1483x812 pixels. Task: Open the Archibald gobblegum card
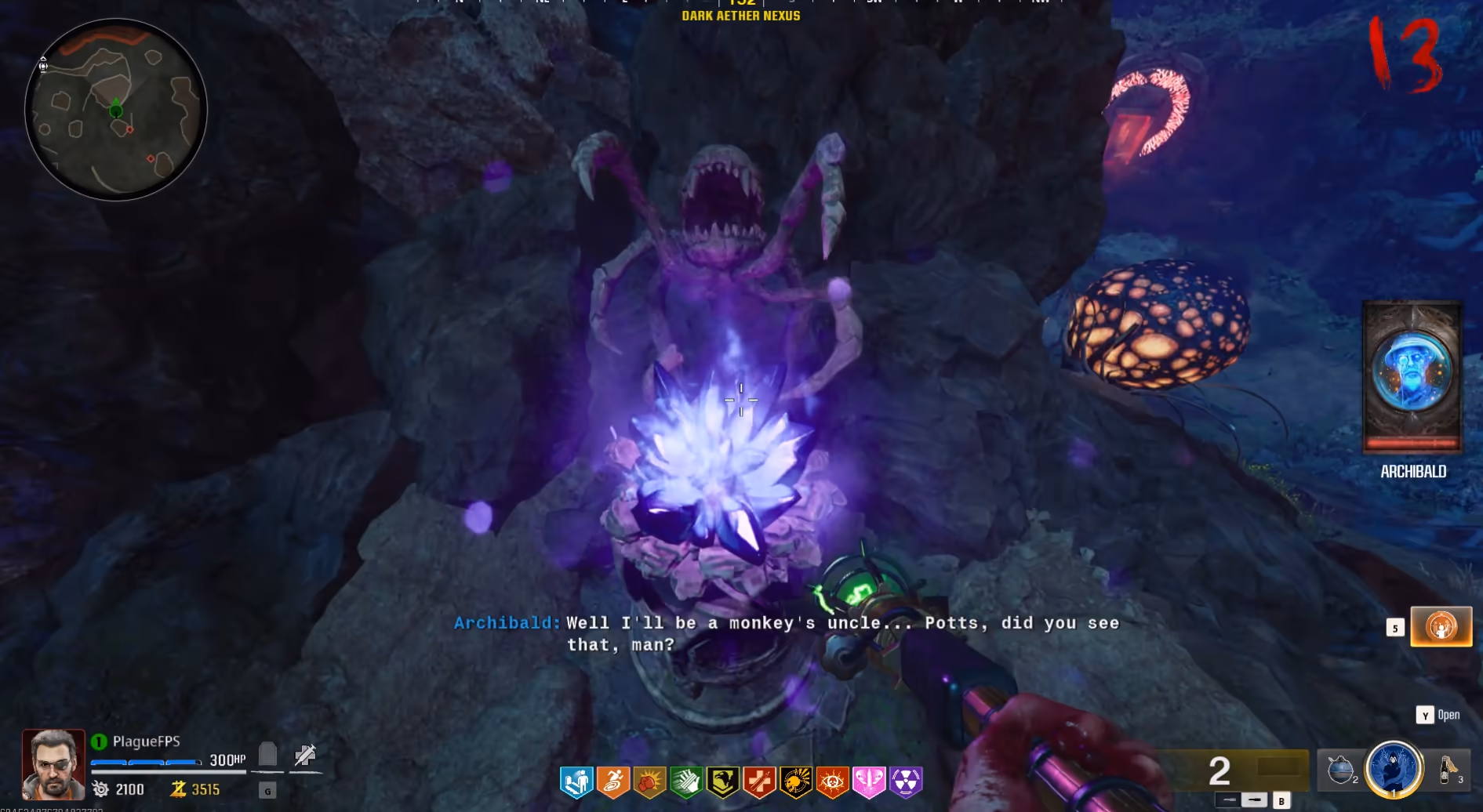click(x=1412, y=377)
